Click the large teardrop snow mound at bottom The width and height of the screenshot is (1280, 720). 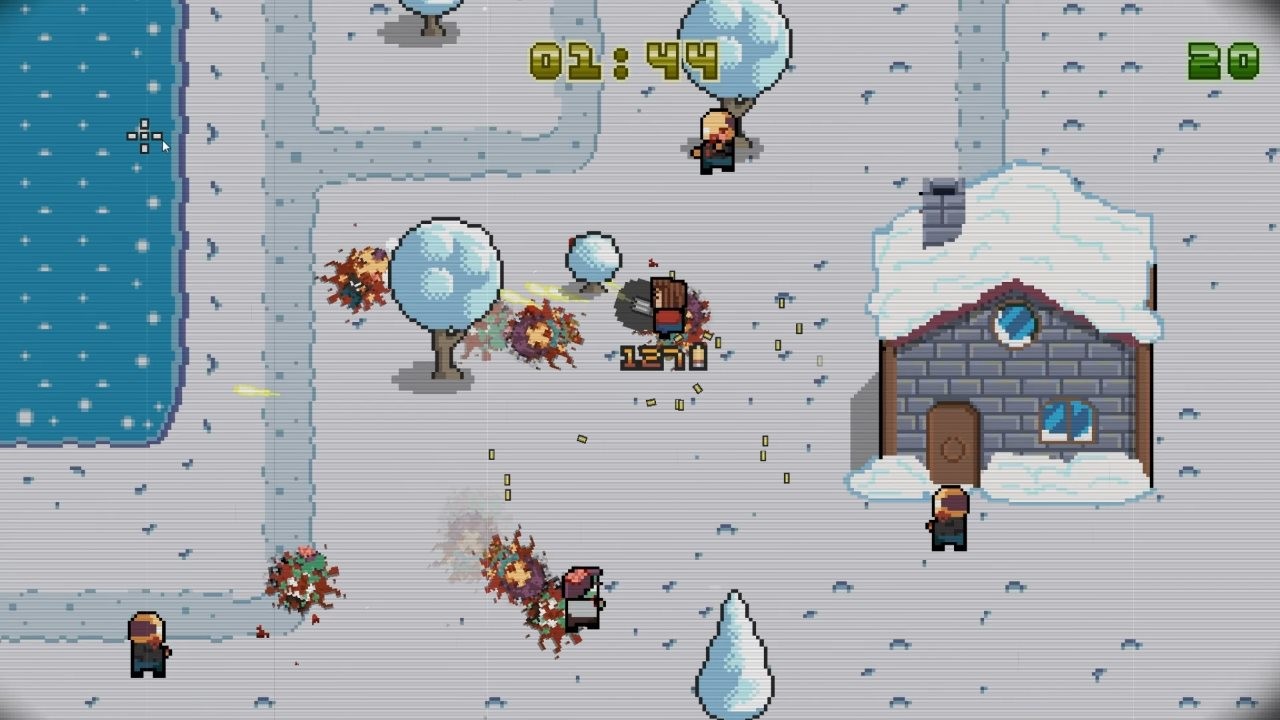(733, 655)
